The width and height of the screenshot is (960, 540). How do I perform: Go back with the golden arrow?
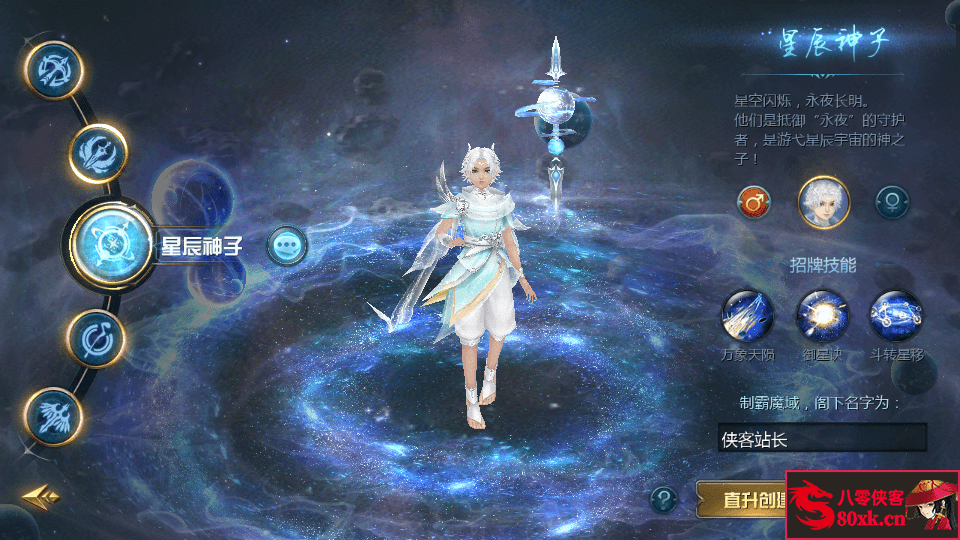tap(41, 496)
